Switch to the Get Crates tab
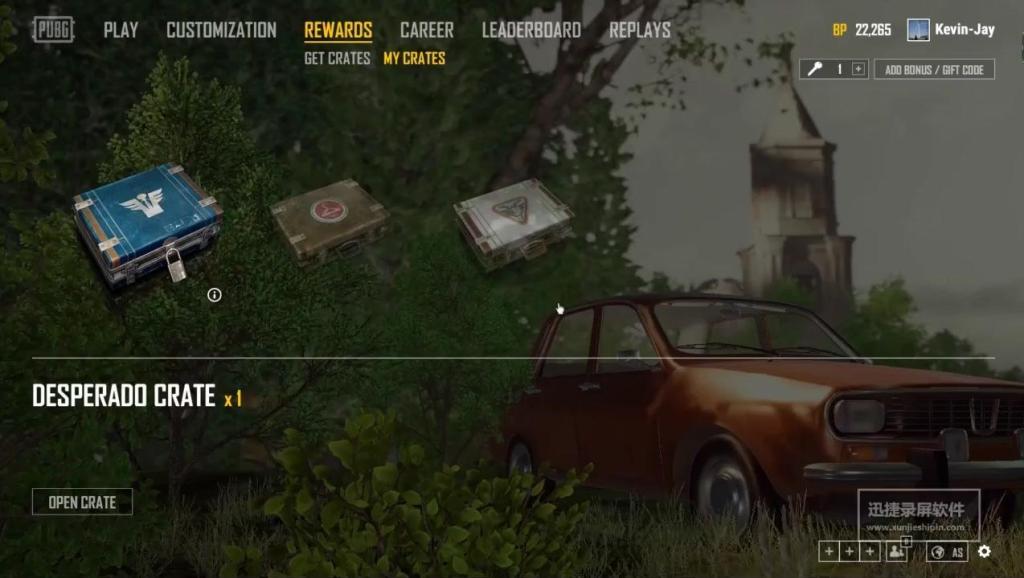Viewport: 1024px width, 578px height. [337, 59]
